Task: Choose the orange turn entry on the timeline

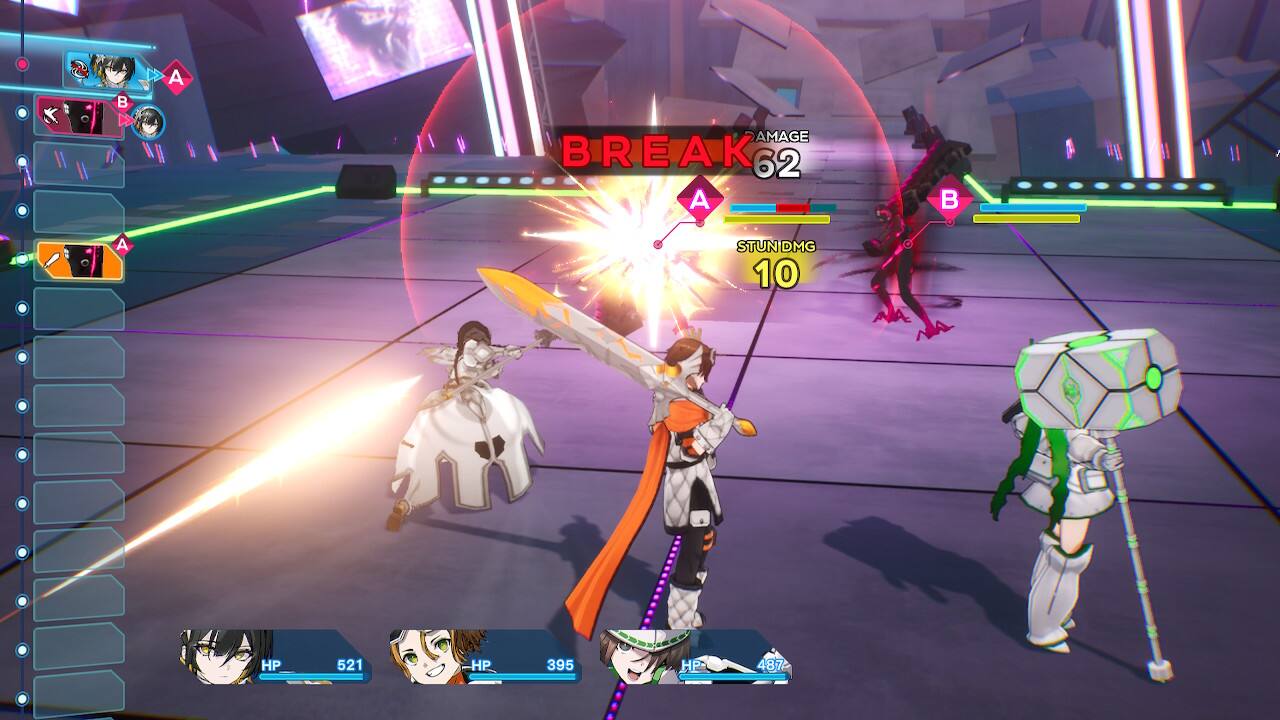Action: point(80,260)
